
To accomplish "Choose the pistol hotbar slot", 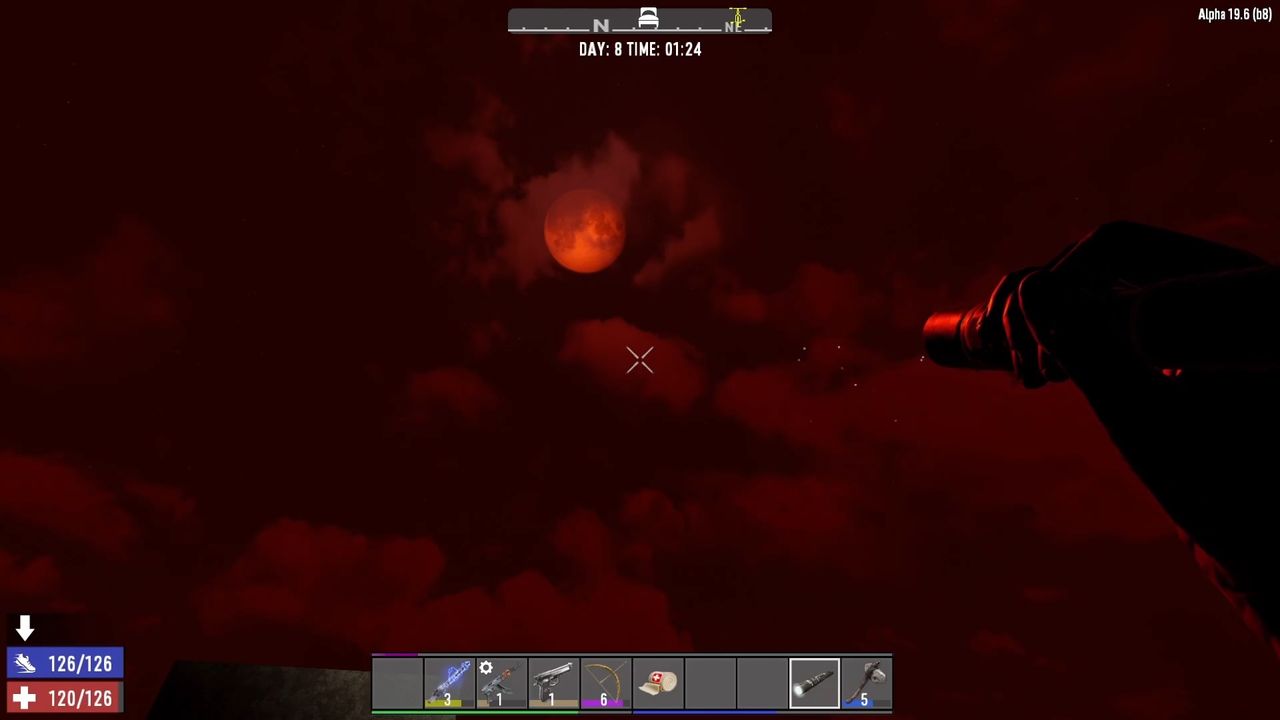I will click(x=553, y=683).
